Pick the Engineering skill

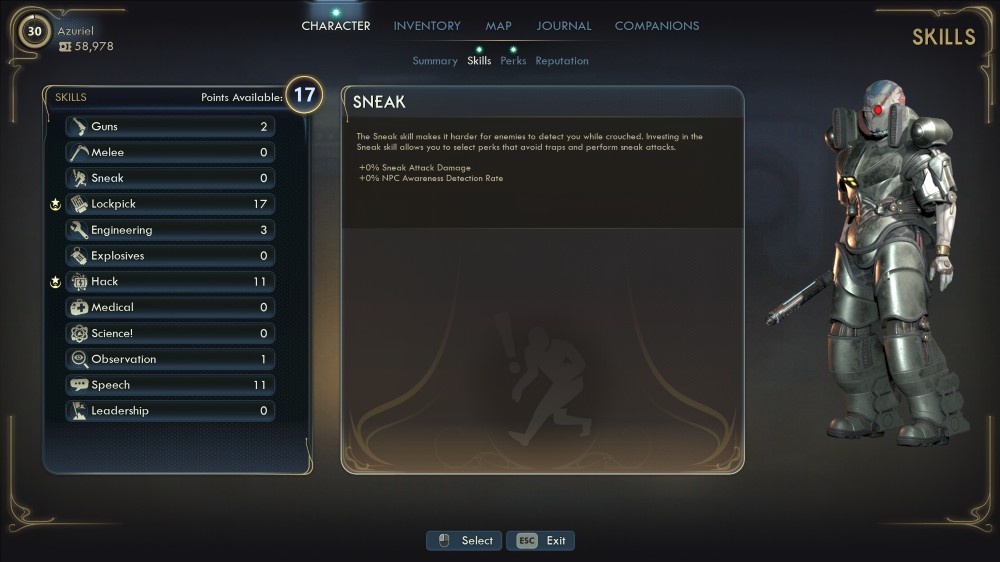170,230
